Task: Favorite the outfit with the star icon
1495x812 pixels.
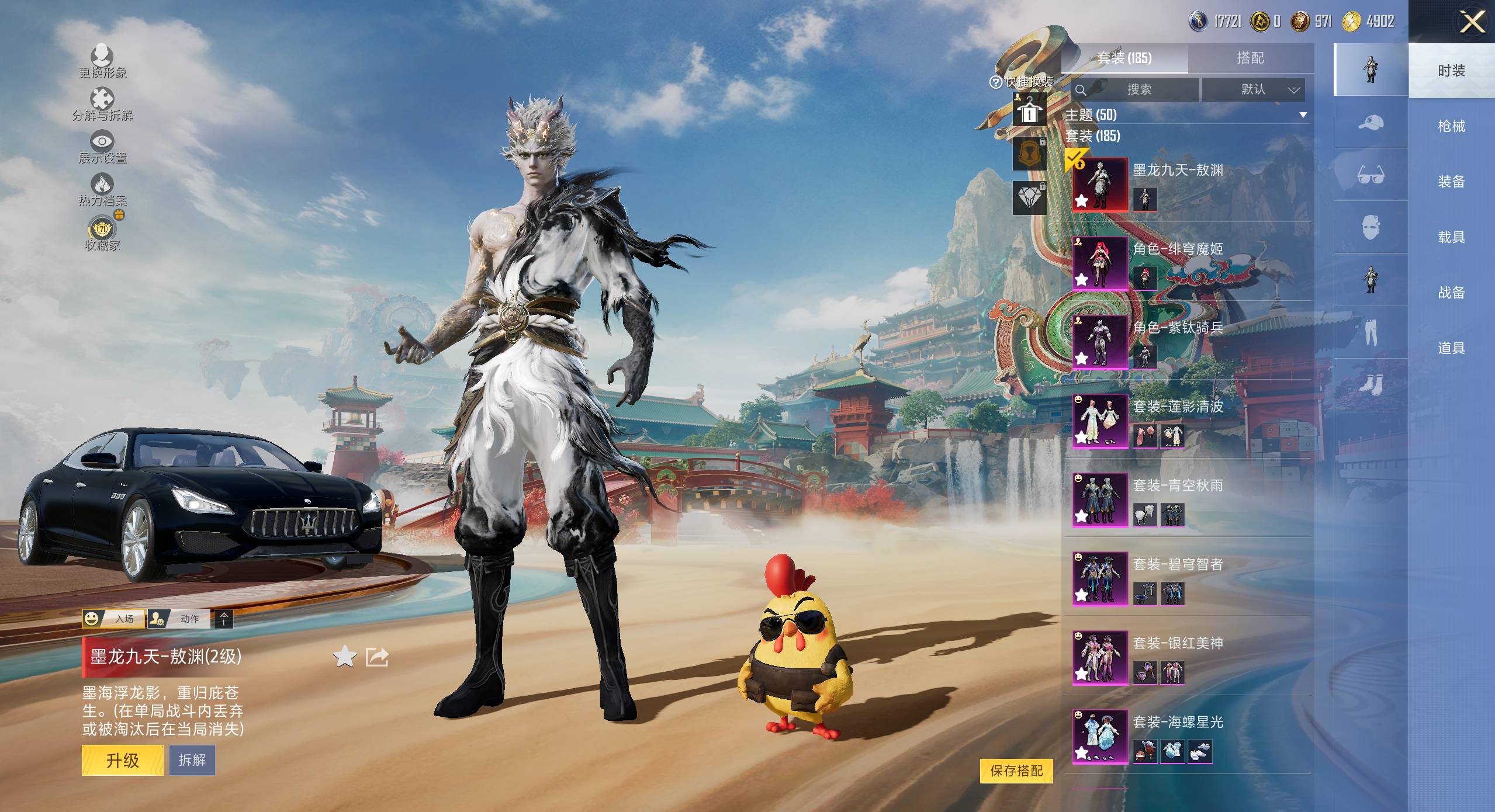Action: pos(345,657)
